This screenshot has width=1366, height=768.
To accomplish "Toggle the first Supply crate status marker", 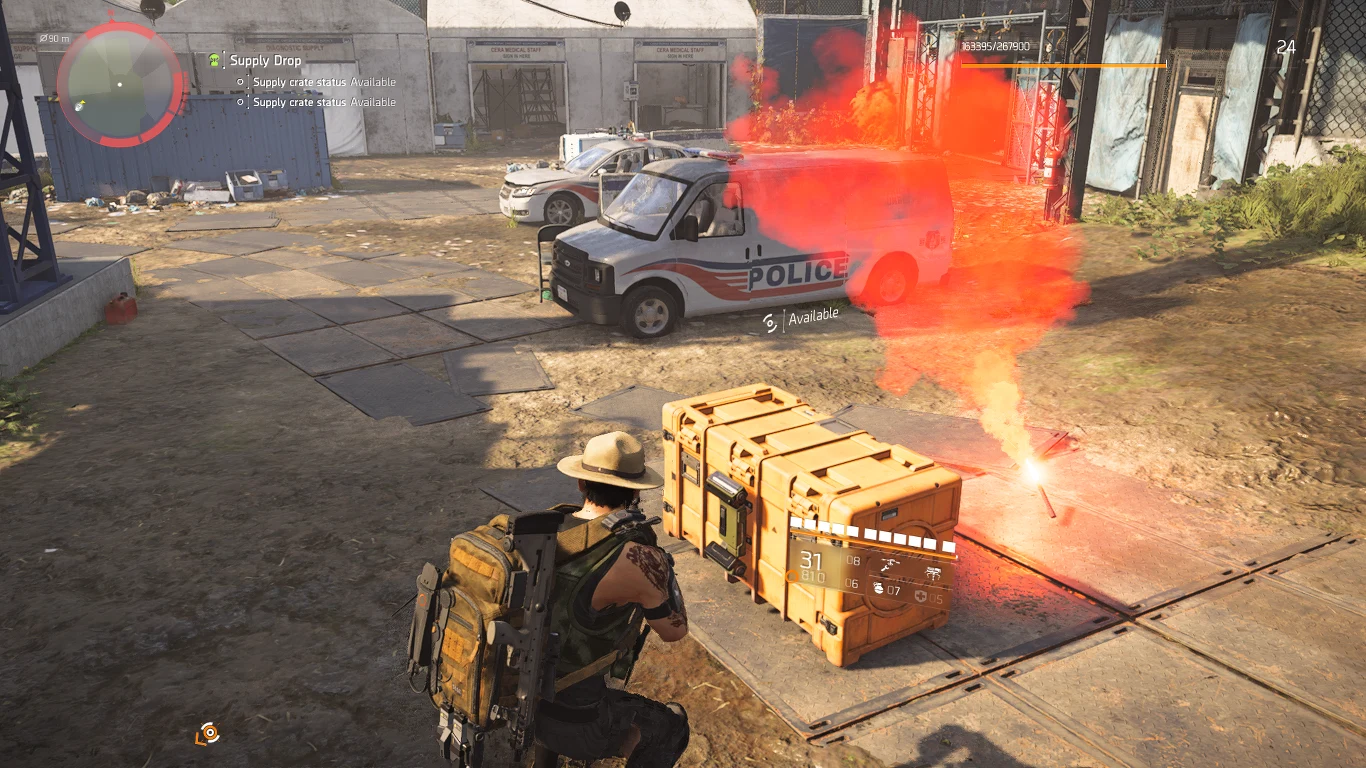I will click(240, 82).
